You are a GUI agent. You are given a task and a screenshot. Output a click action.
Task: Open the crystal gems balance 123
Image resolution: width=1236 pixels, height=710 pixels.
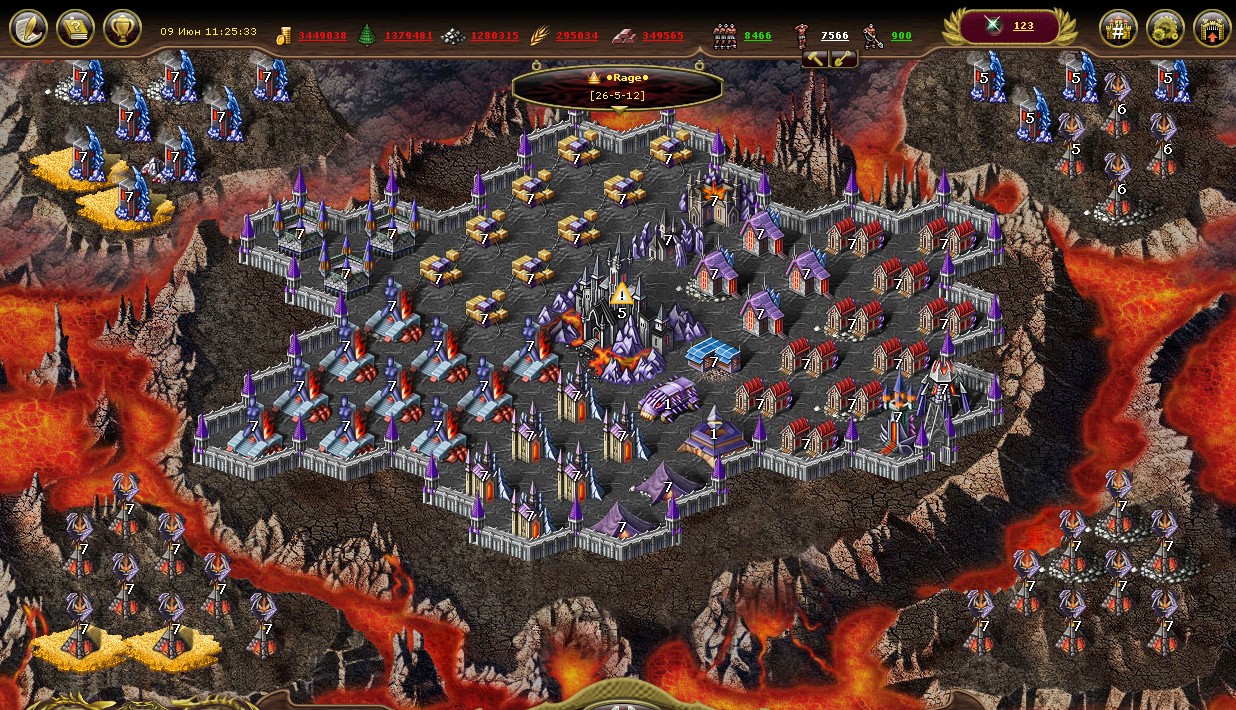pos(1023,27)
